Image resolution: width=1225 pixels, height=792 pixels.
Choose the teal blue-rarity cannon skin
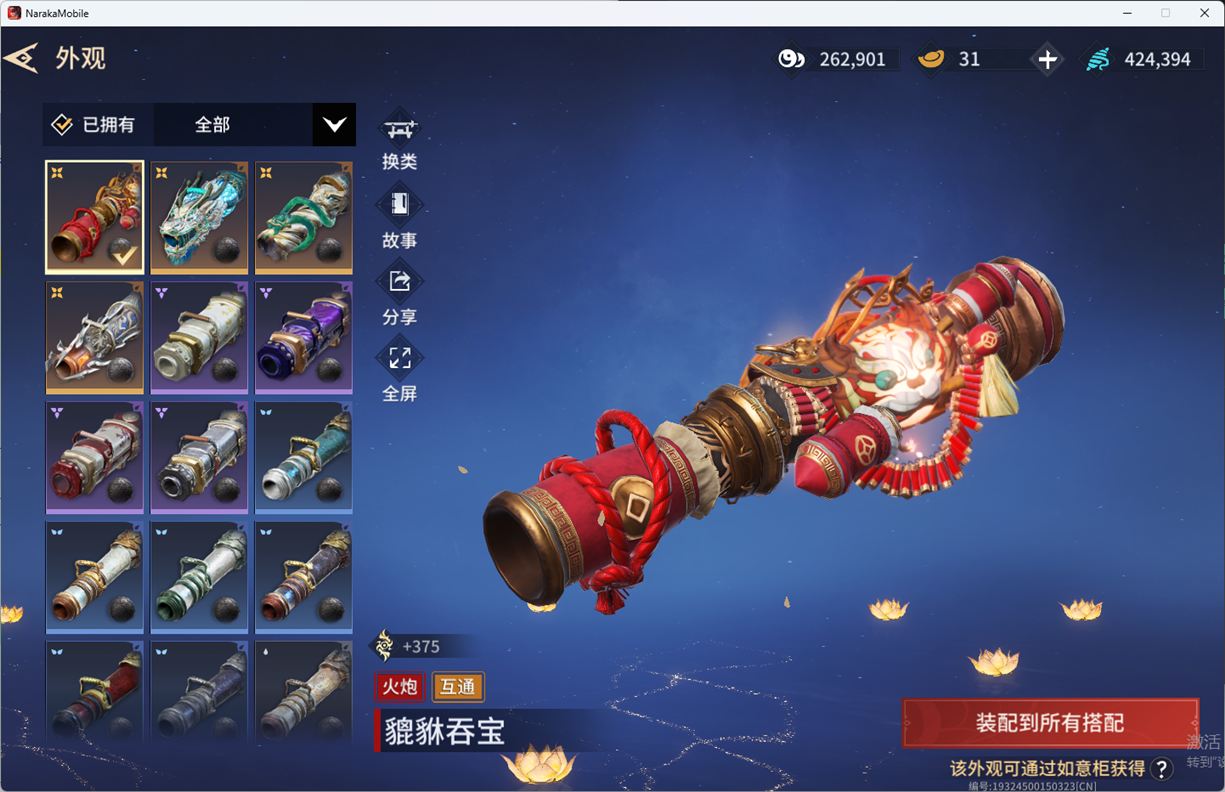click(x=304, y=457)
